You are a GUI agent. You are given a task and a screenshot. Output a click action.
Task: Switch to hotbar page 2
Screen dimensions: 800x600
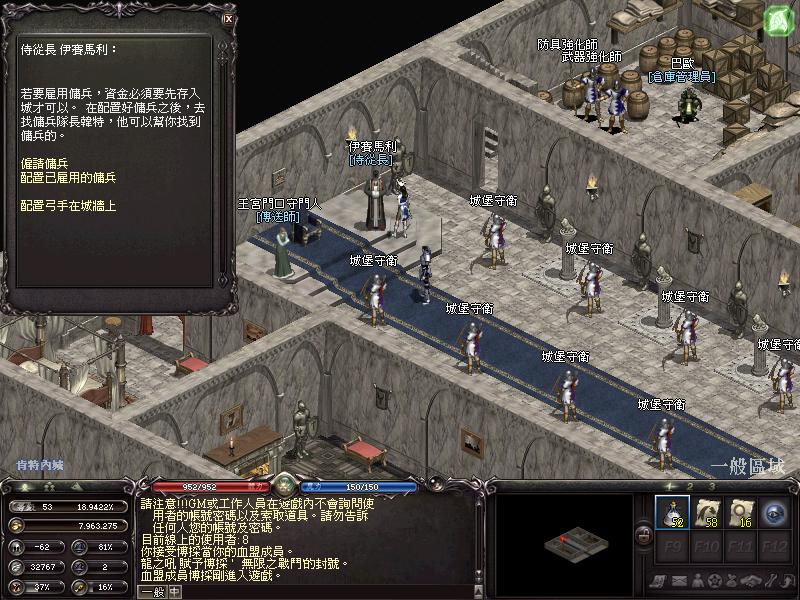click(x=689, y=487)
